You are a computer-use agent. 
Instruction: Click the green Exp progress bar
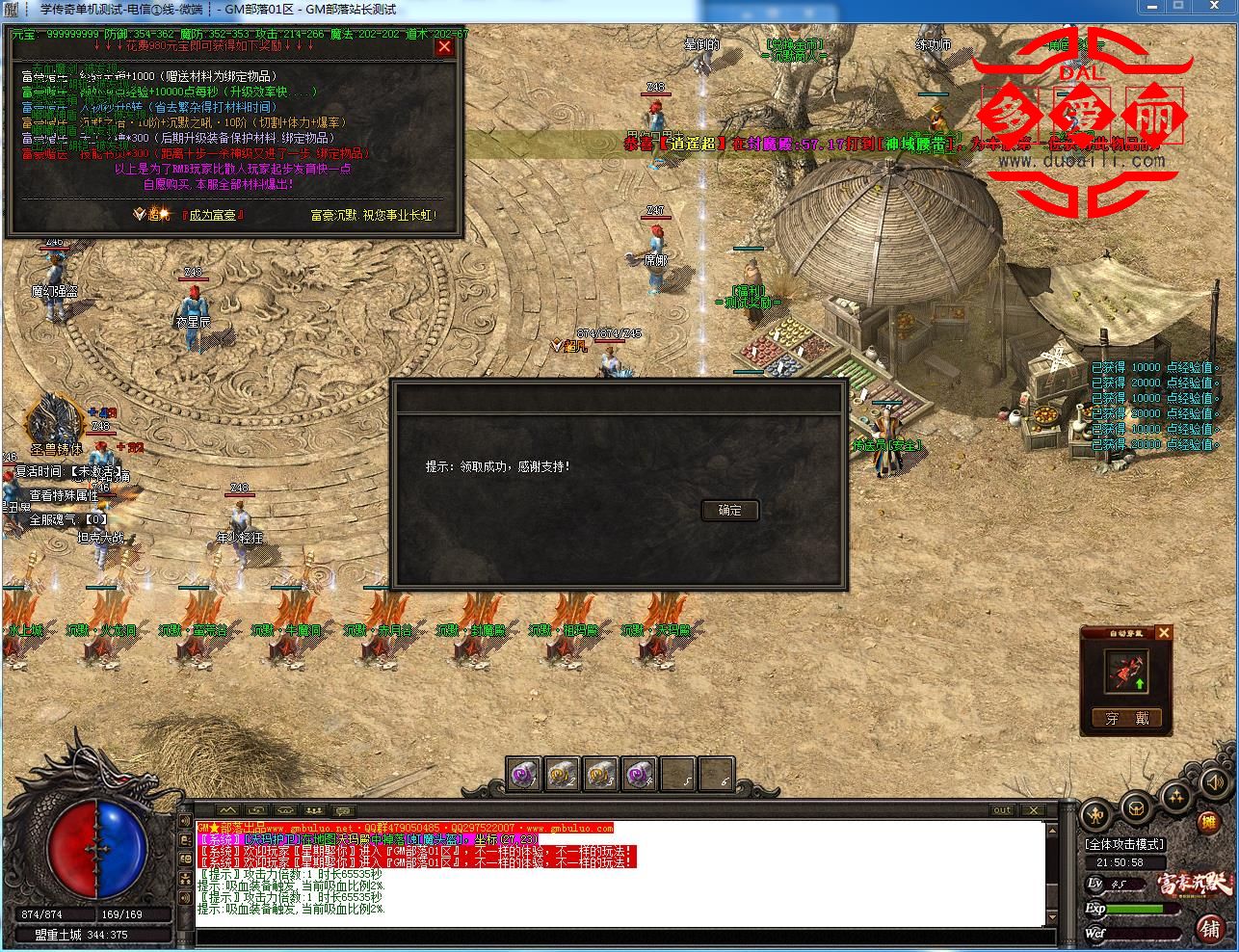[x=1135, y=908]
